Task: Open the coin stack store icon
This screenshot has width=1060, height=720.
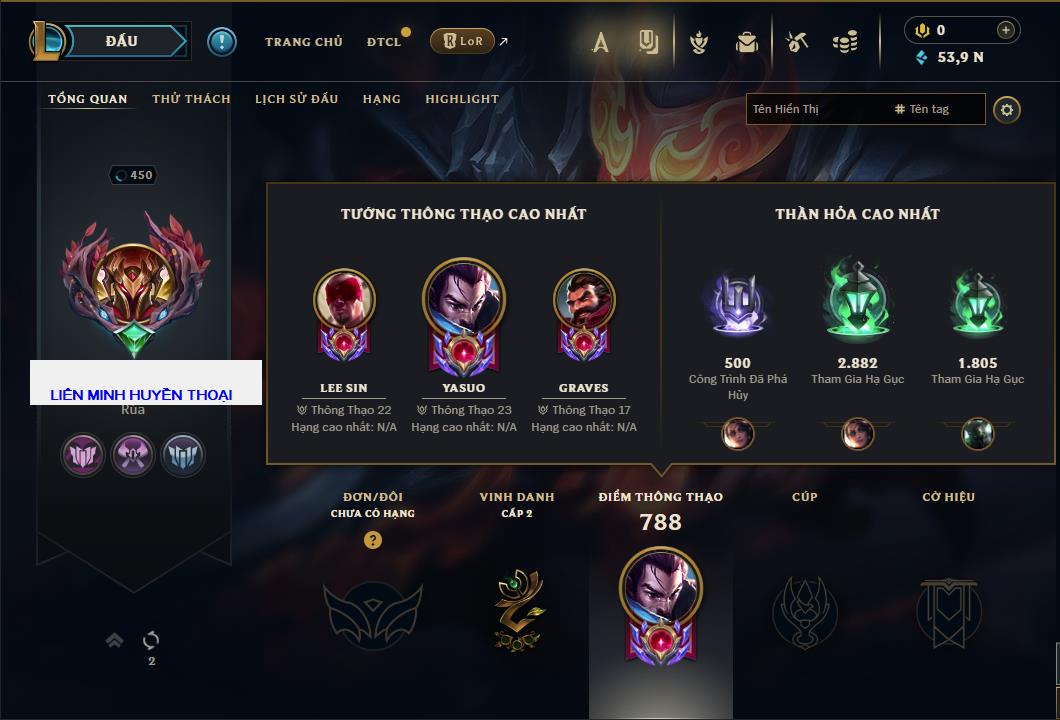Action: pos(845,42)
